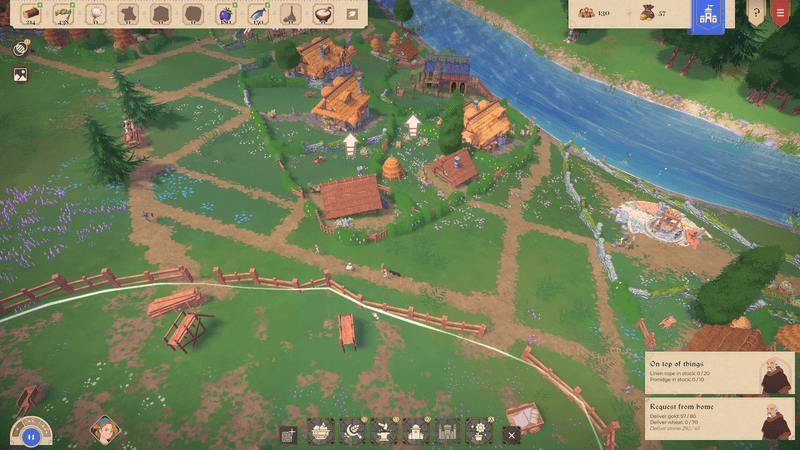Select the porridge bowl resource icon

[322, 14]
